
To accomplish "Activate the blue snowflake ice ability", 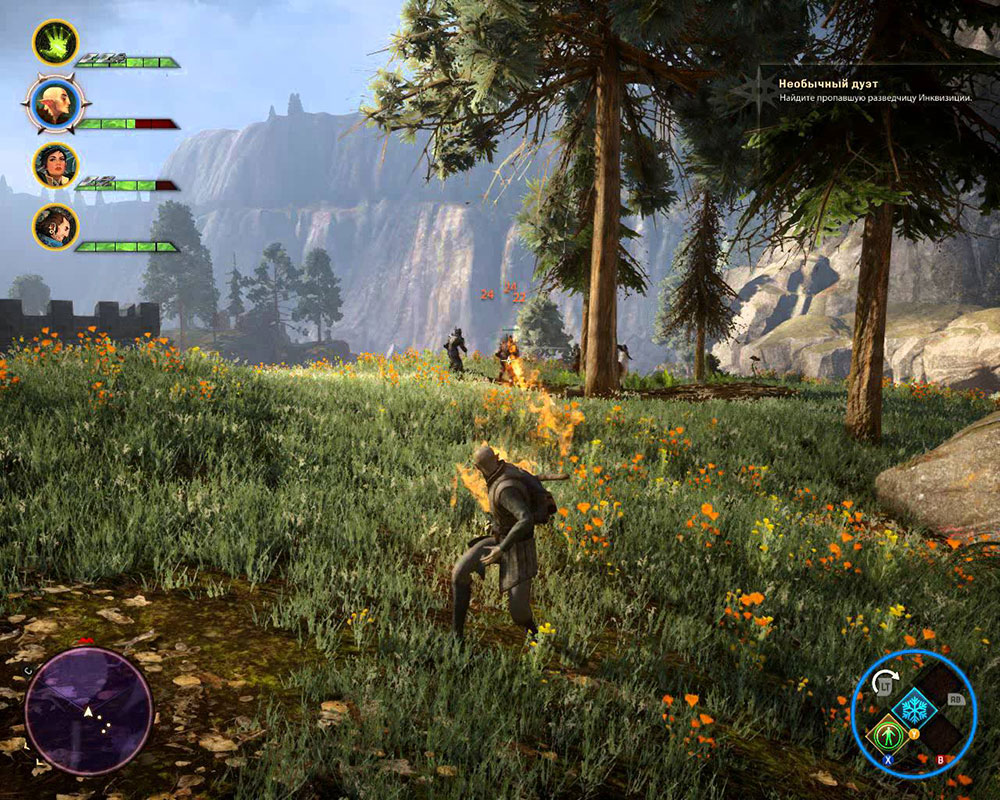I will [913, 709].
